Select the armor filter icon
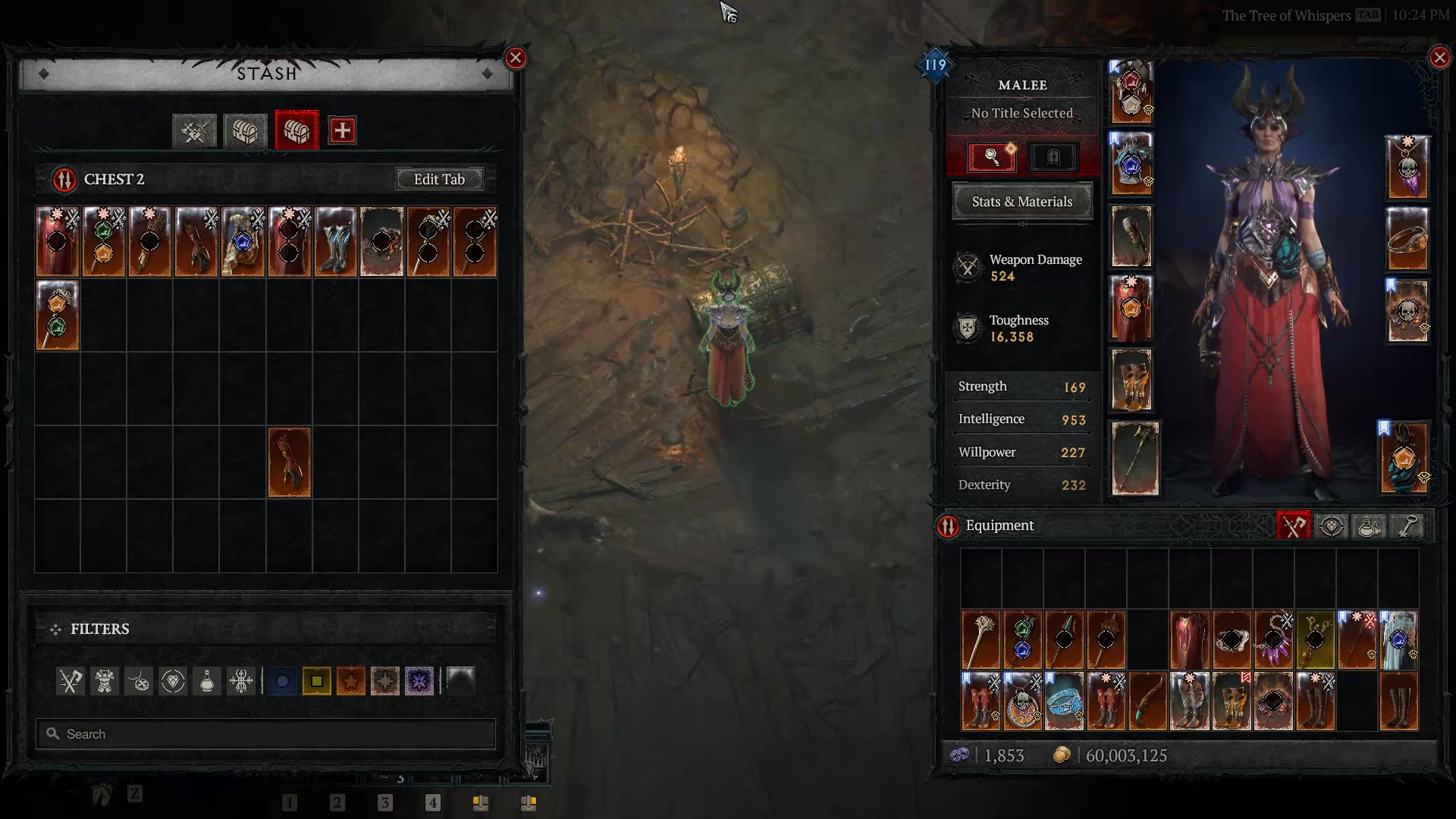The image size is (1456, 819). pyautogui.click(x=105, y=681)
